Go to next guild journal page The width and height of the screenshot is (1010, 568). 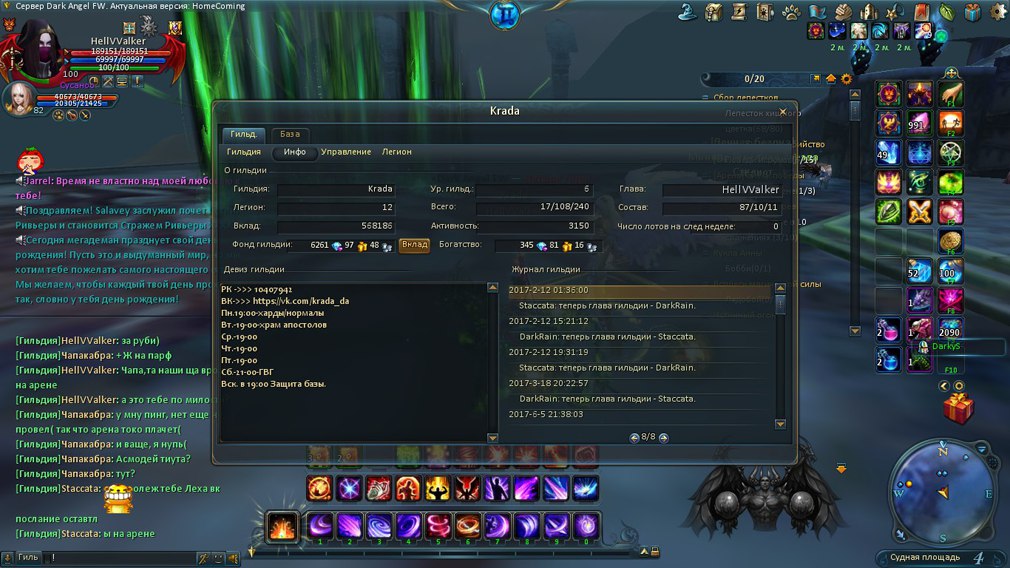(x=664, y=437)
